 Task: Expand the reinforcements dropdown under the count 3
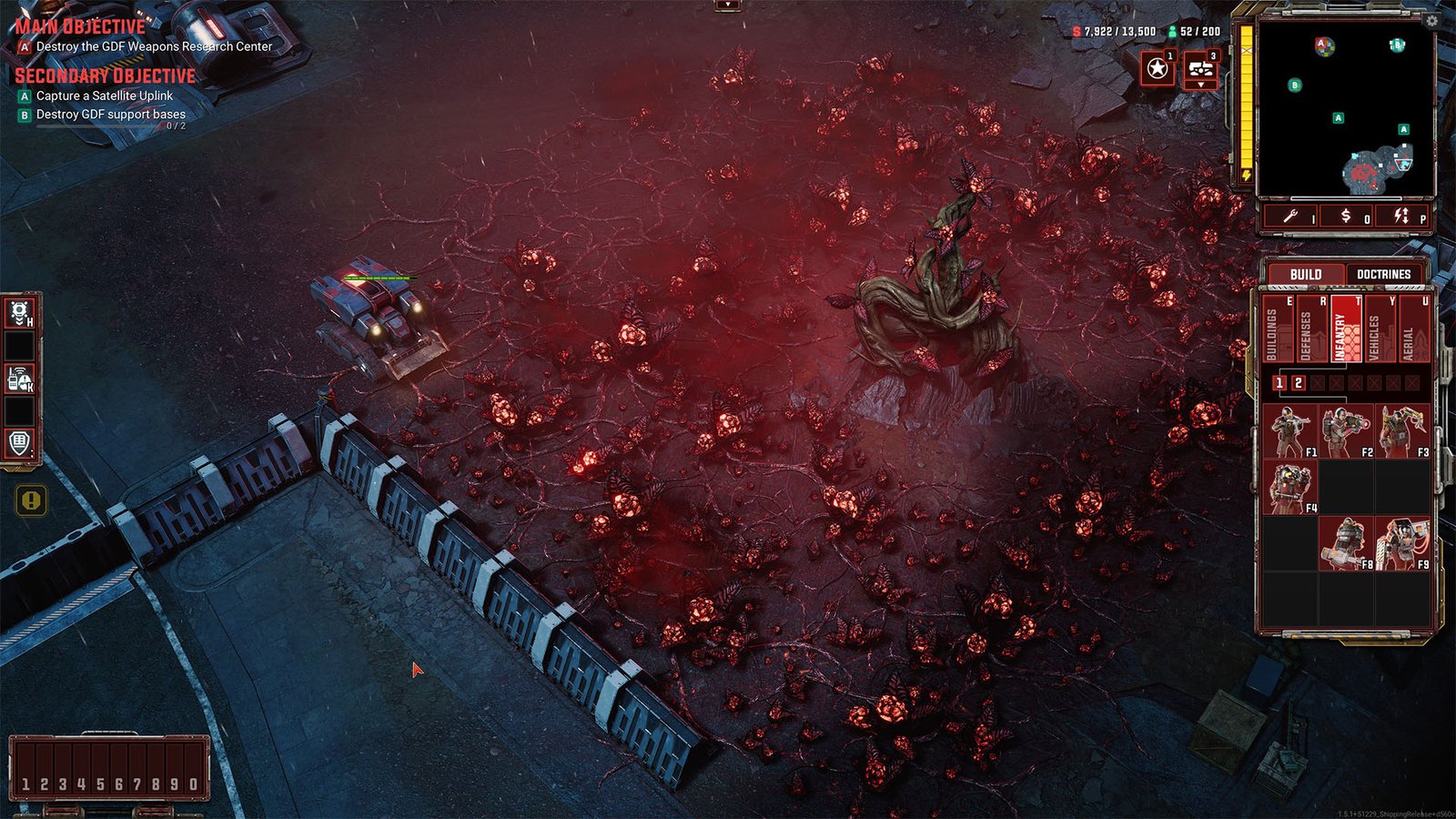1201,86
